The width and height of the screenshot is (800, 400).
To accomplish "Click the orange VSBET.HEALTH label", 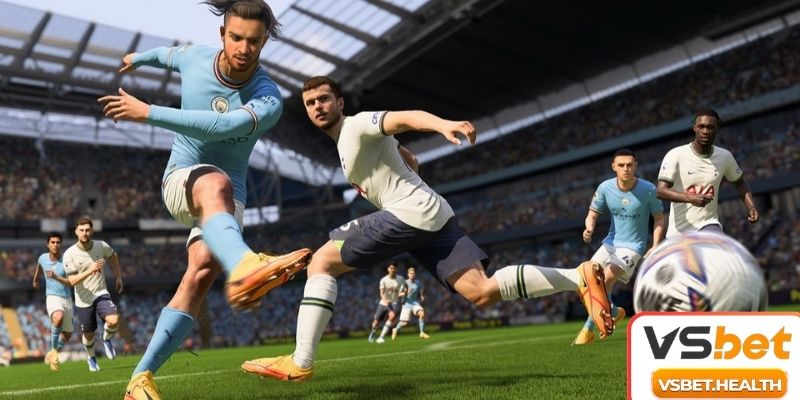I will pos(718,382).
